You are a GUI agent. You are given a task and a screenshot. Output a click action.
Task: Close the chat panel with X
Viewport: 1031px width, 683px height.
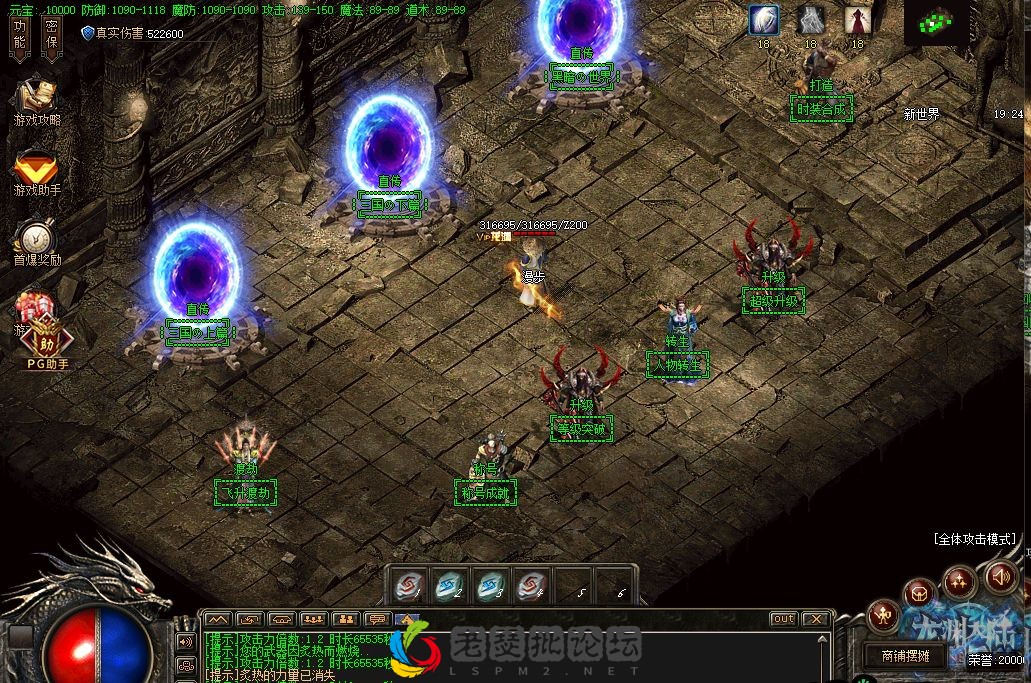(816, 619)
